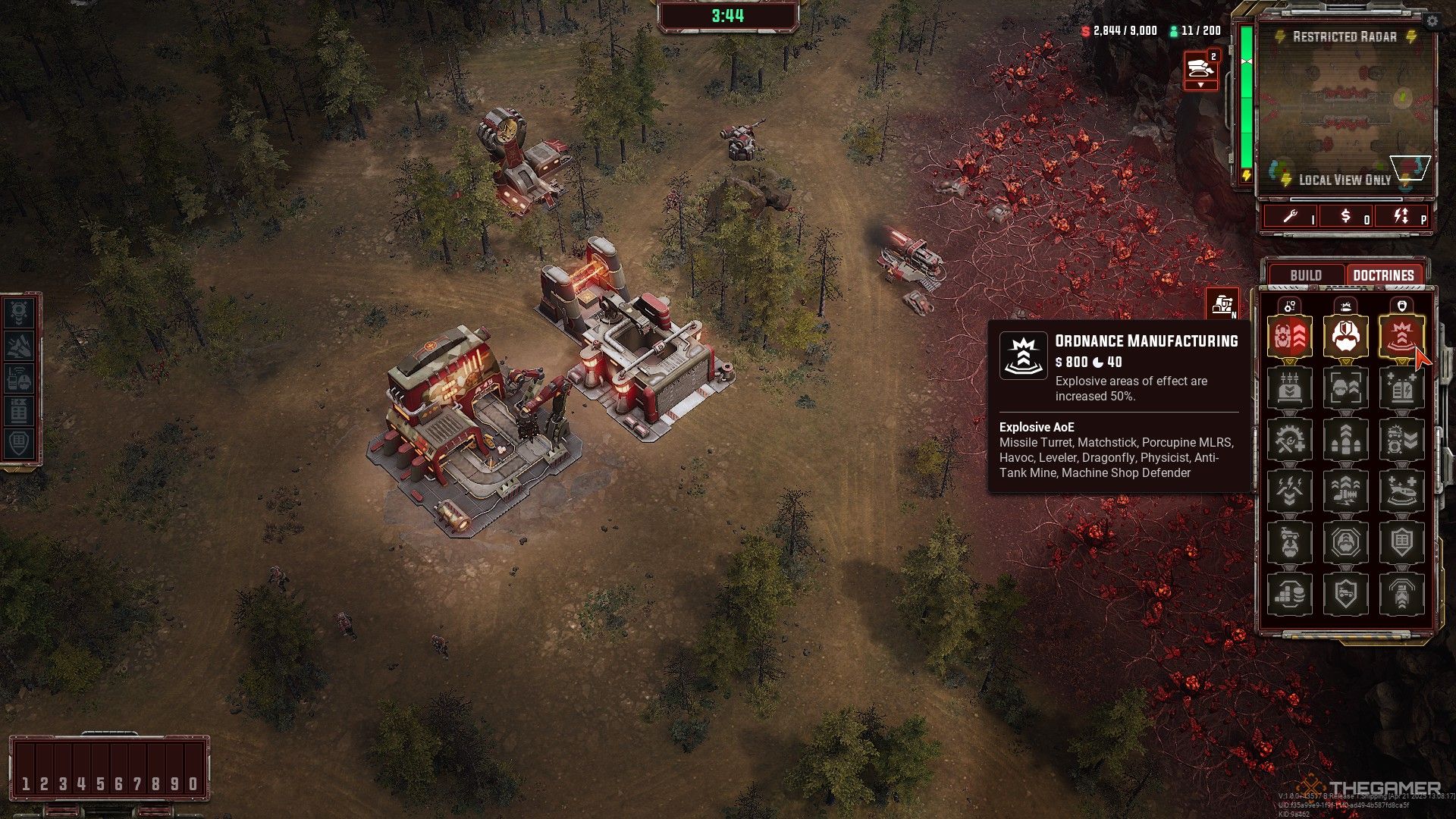
Task: Toggle the dollar sign sell mode button
Action: click(1346, 217)
